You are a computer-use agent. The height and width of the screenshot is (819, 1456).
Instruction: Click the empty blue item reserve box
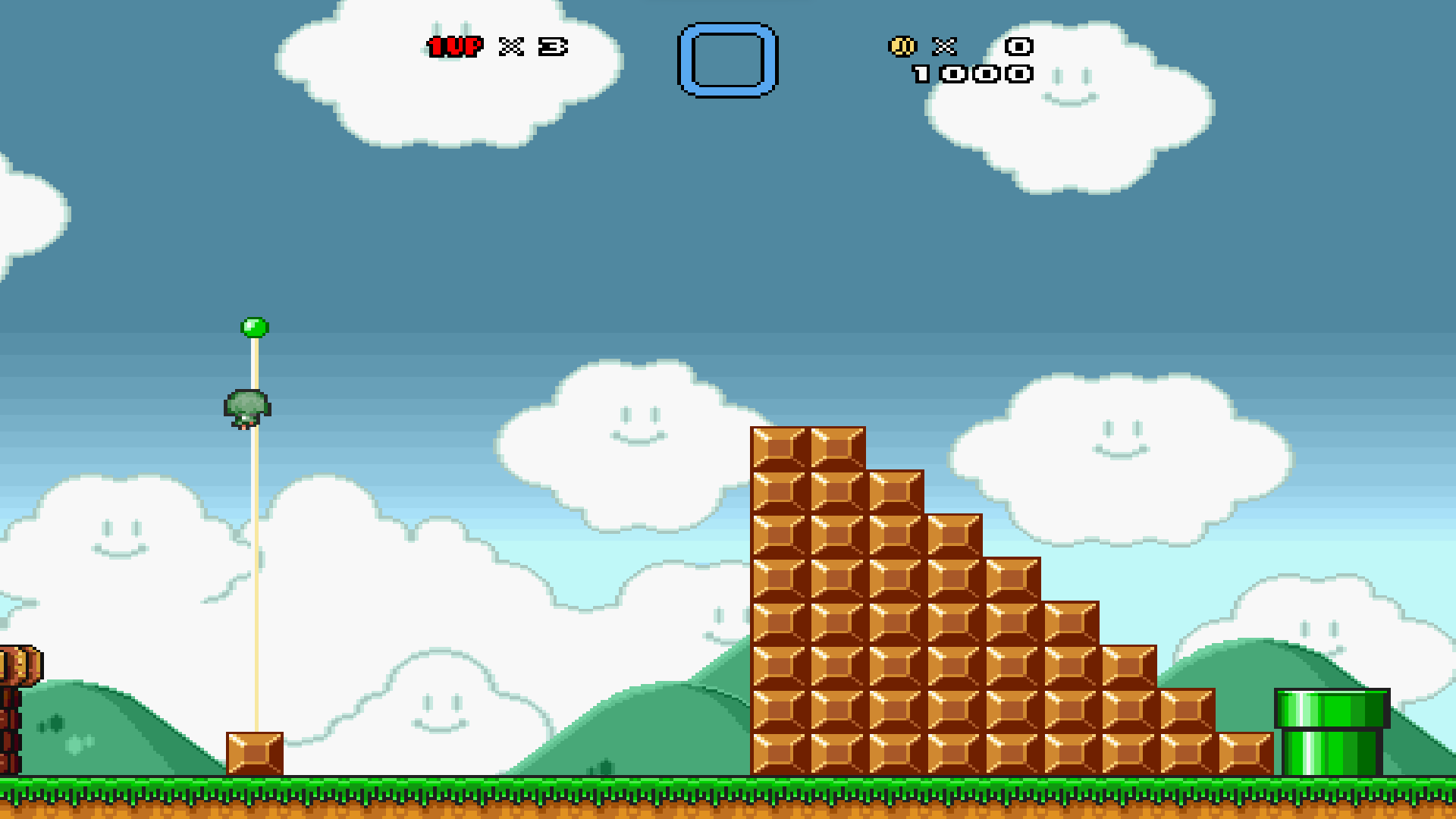point(726,60)
